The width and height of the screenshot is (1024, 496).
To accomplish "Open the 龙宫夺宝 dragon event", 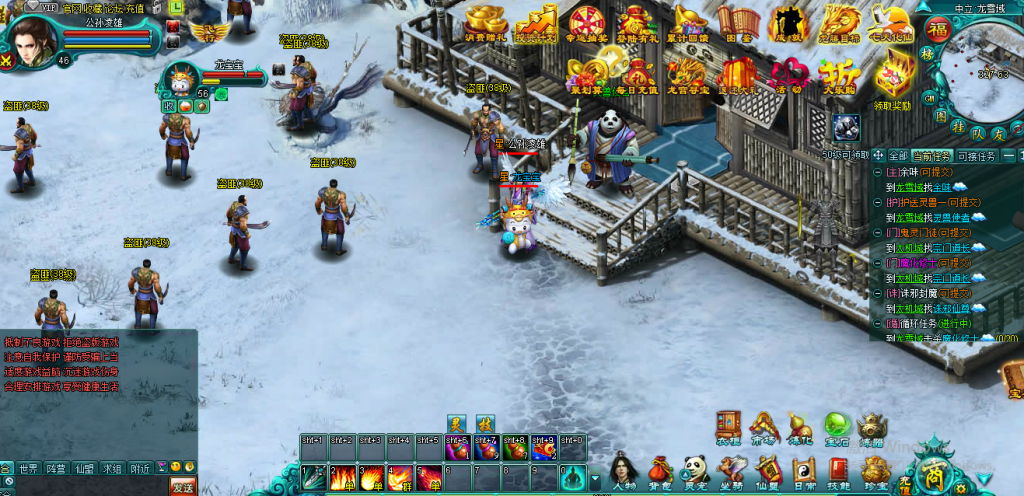I will 687,74.
